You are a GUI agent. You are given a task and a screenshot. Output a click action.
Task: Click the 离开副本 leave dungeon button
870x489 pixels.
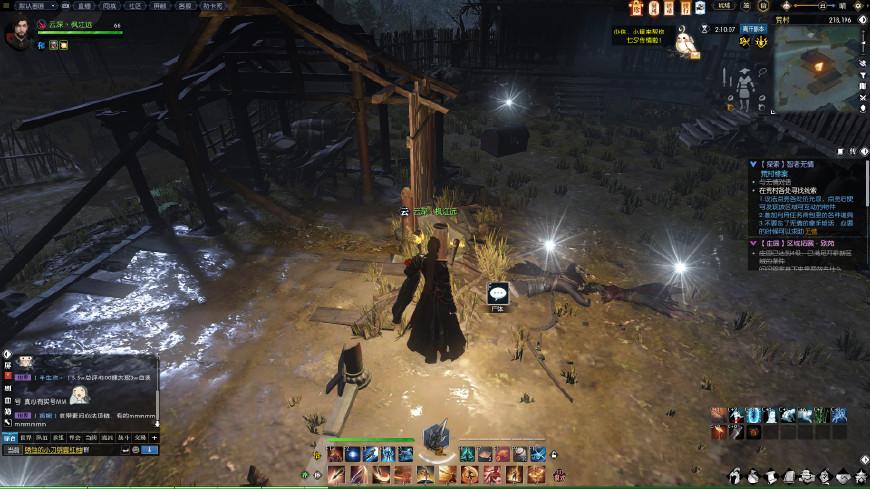pos(753,29)
